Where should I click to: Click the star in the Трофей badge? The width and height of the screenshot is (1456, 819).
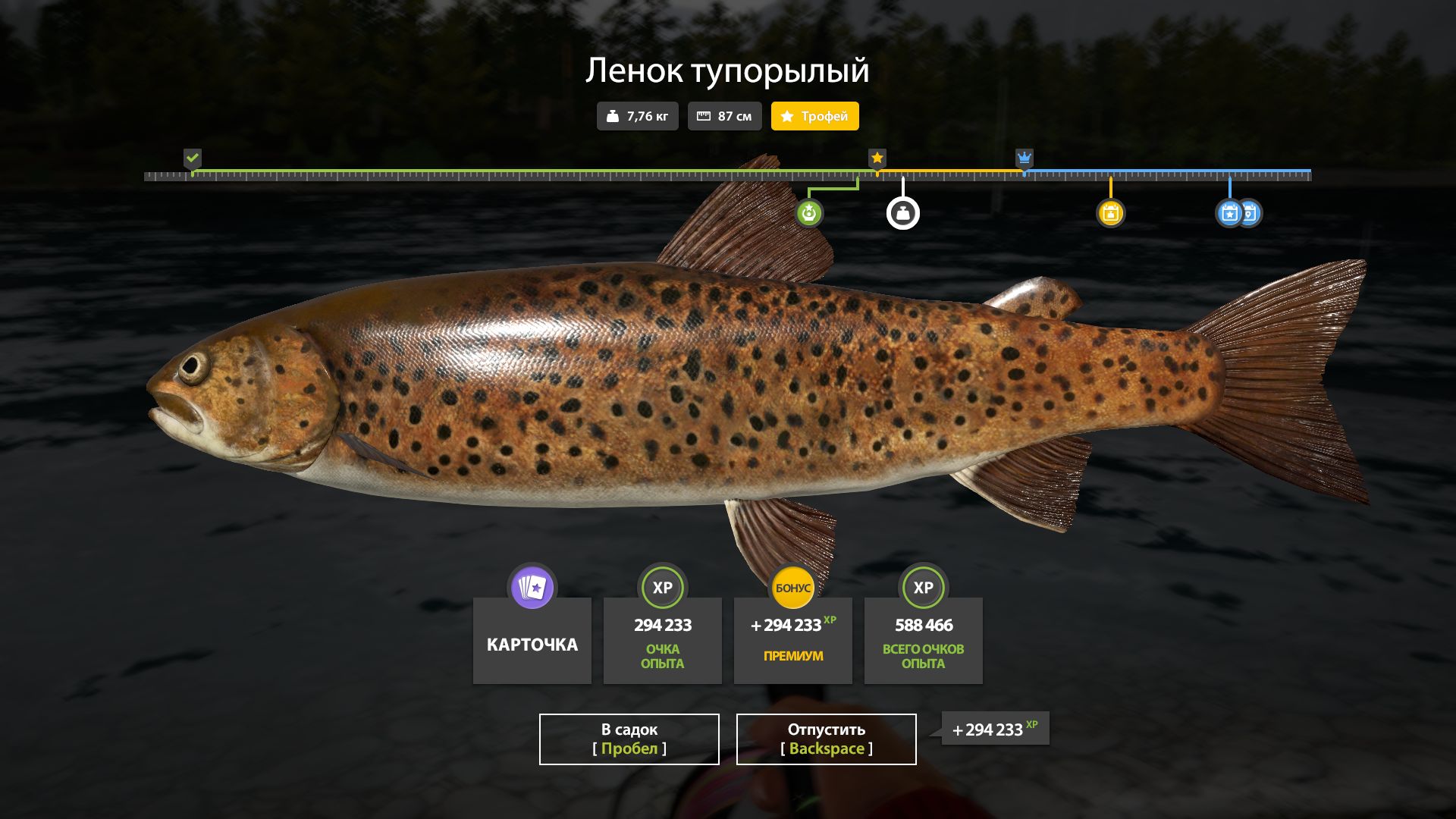pyautogui.click(x=787, y=116)
